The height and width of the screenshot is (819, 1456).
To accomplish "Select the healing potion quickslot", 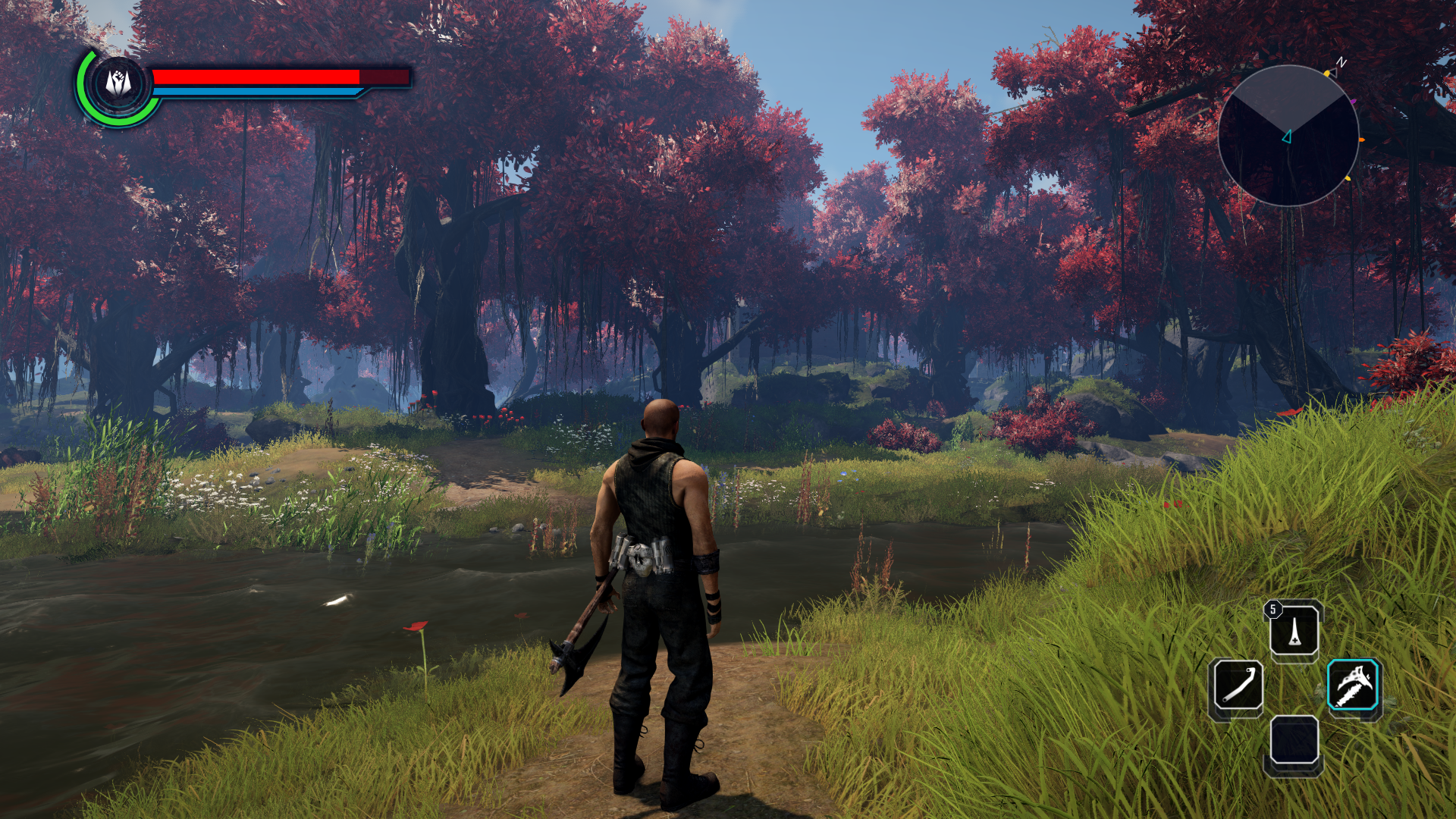I will tap(1295, 631).
